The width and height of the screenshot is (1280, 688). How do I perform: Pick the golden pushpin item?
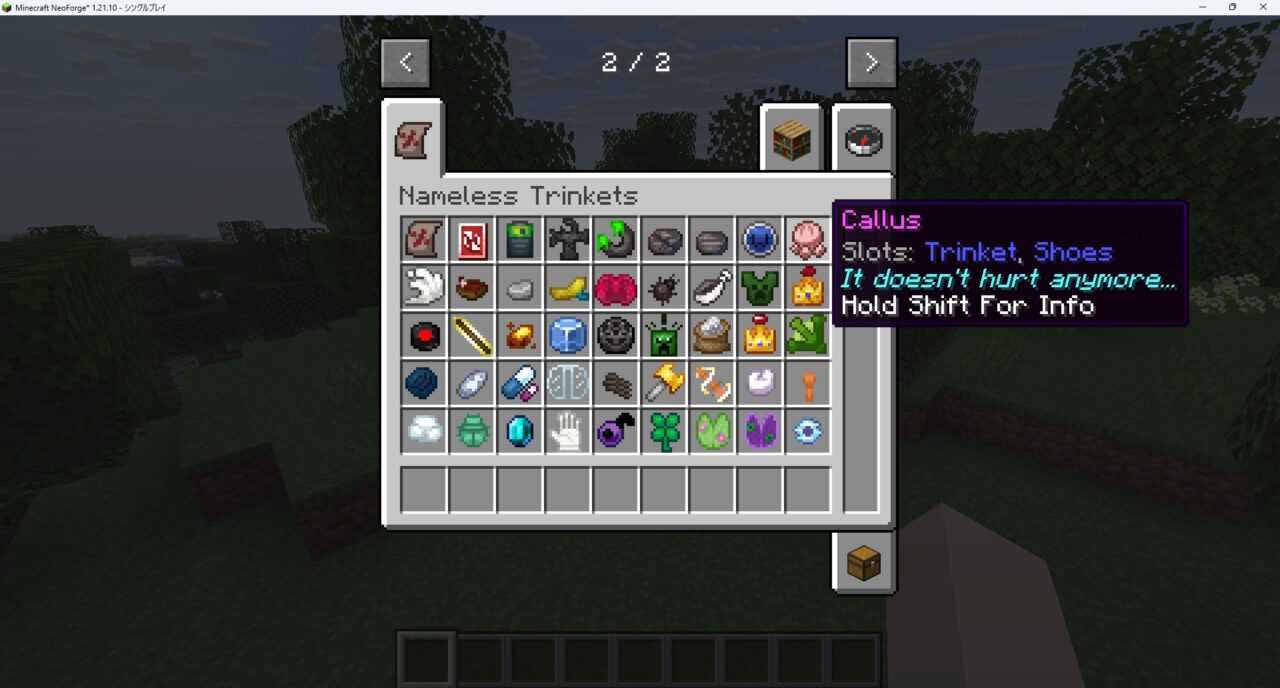pyautogui.click(x=664, y=384)
